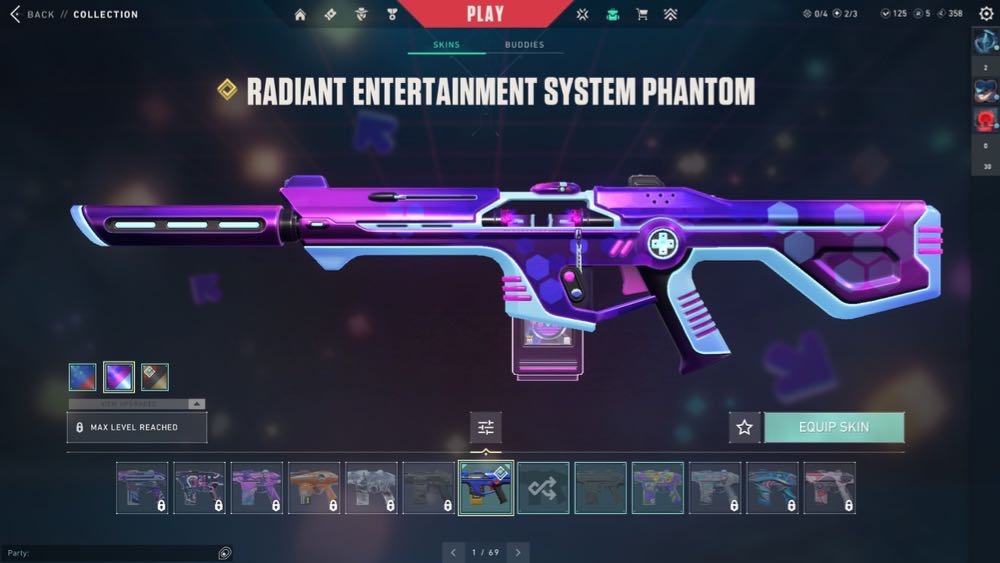Screen dimensions: 1000x563
Task: Open the skin filter sliders button
Action: point(486,427)
